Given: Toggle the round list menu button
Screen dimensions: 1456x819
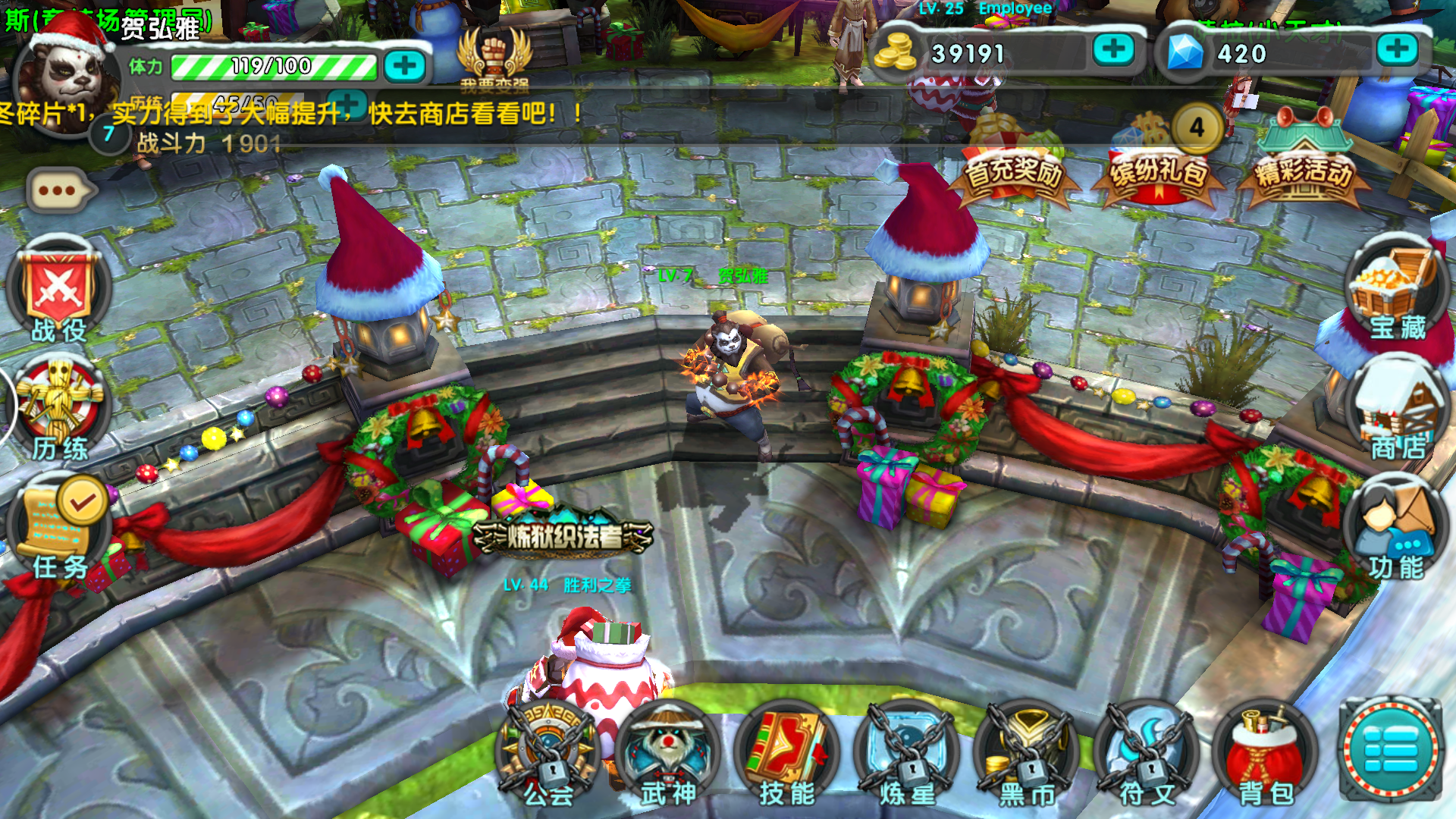Looking at the screenshot, I should (1391, 749).
